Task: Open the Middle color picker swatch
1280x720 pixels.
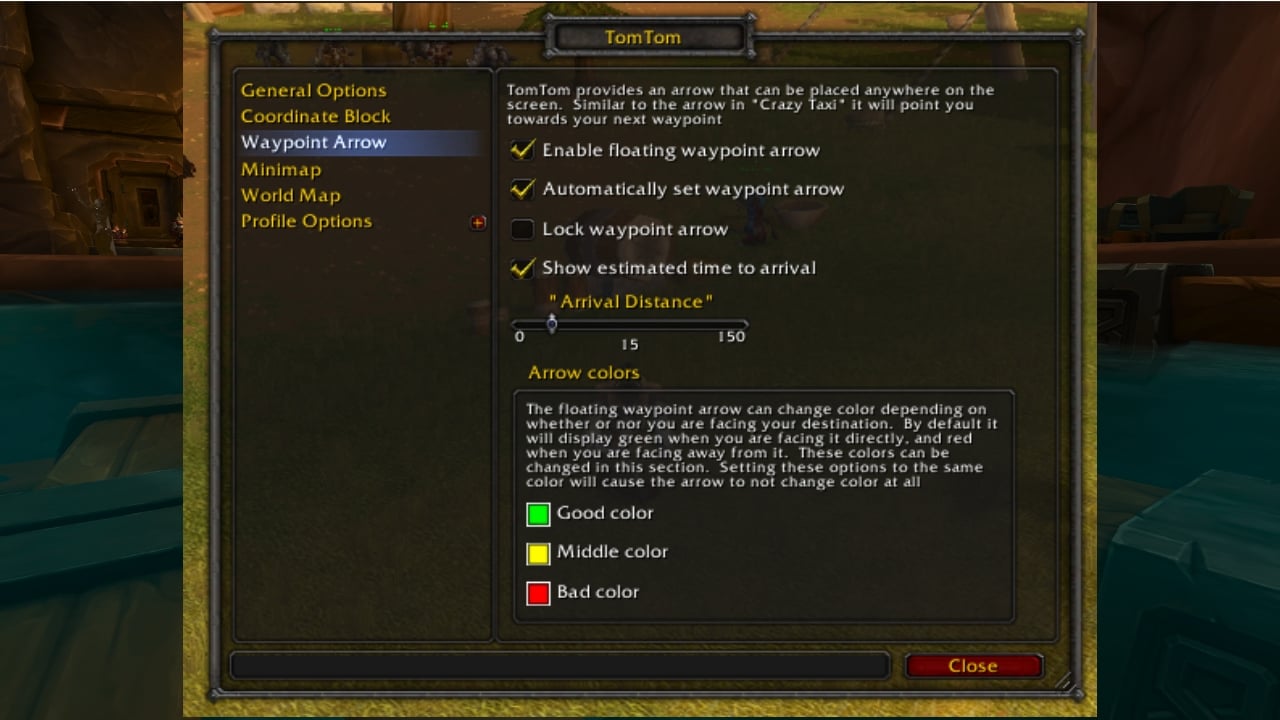Action: point(538,553)
